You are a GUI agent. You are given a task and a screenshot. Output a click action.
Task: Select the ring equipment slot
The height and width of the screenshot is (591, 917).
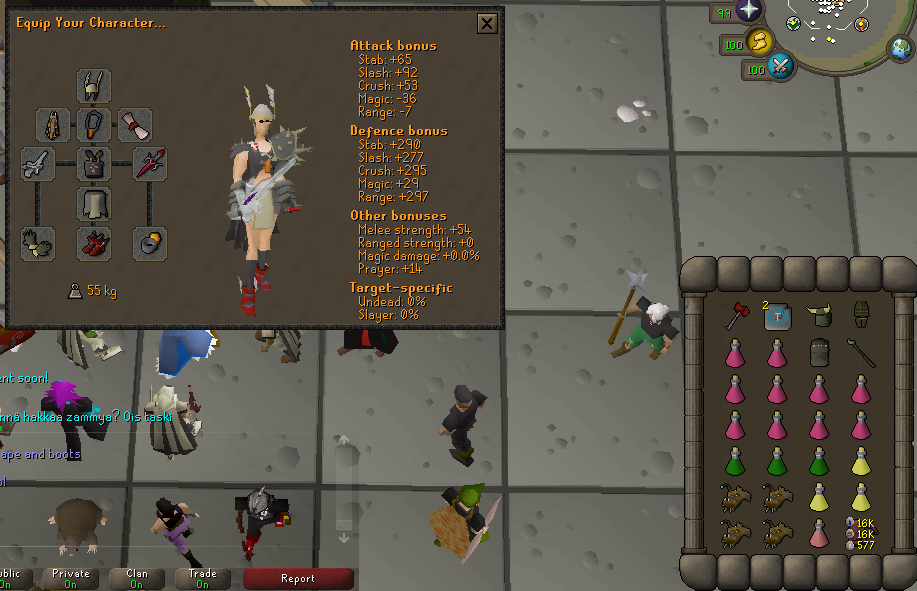150,243
